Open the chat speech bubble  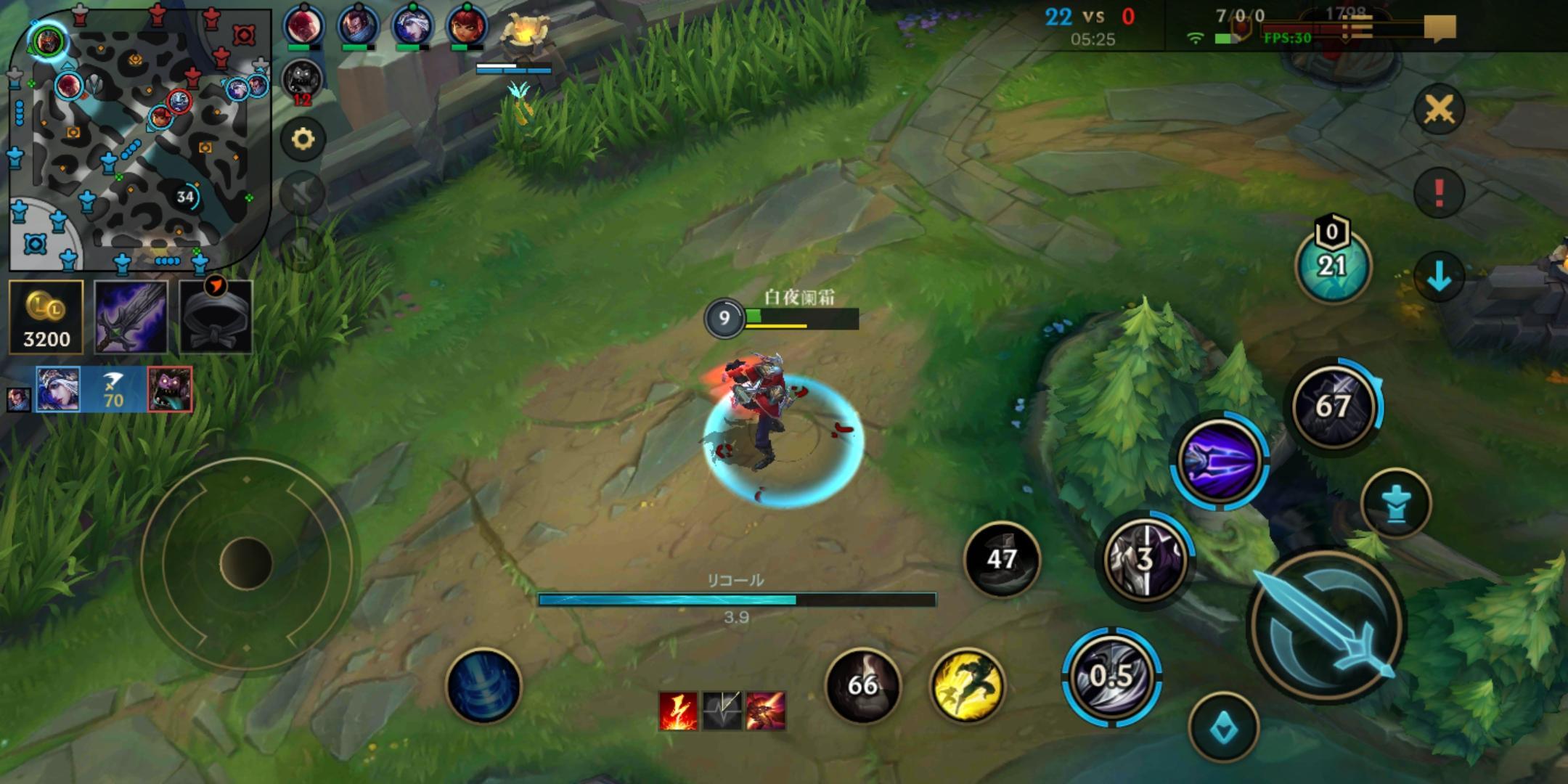tap(1439, 28)
